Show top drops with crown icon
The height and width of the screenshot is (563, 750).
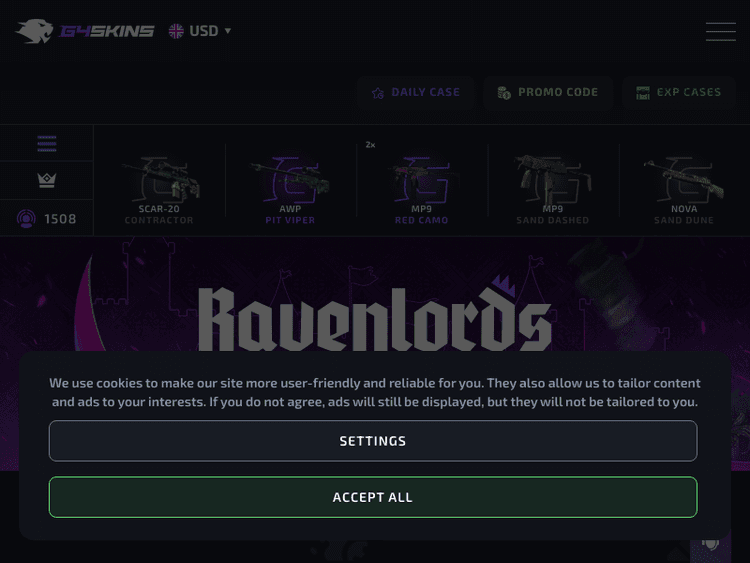pyautogui.click(x=46, y=180)
